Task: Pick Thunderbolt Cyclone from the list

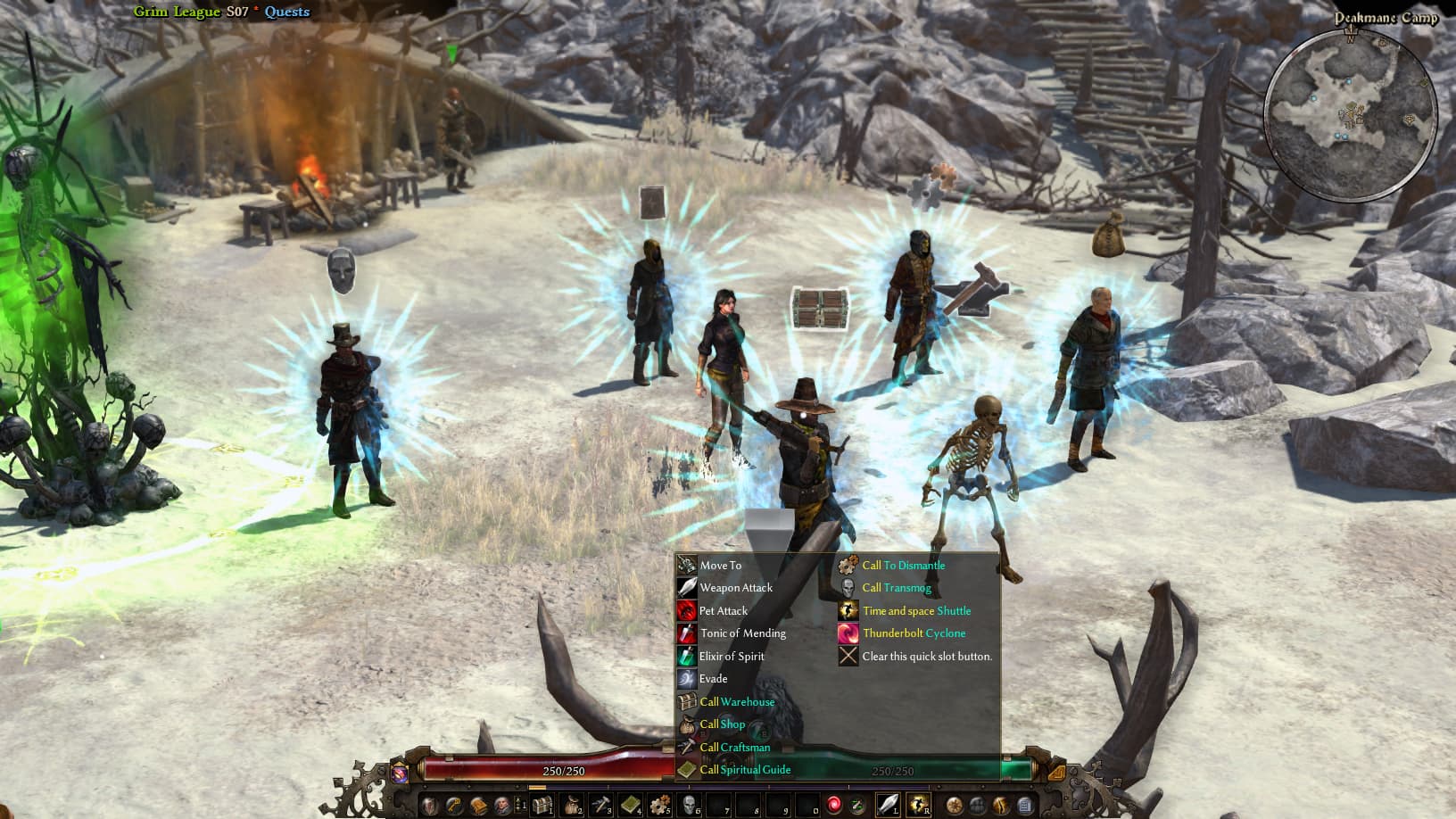Action: click(x=914, y=633)
